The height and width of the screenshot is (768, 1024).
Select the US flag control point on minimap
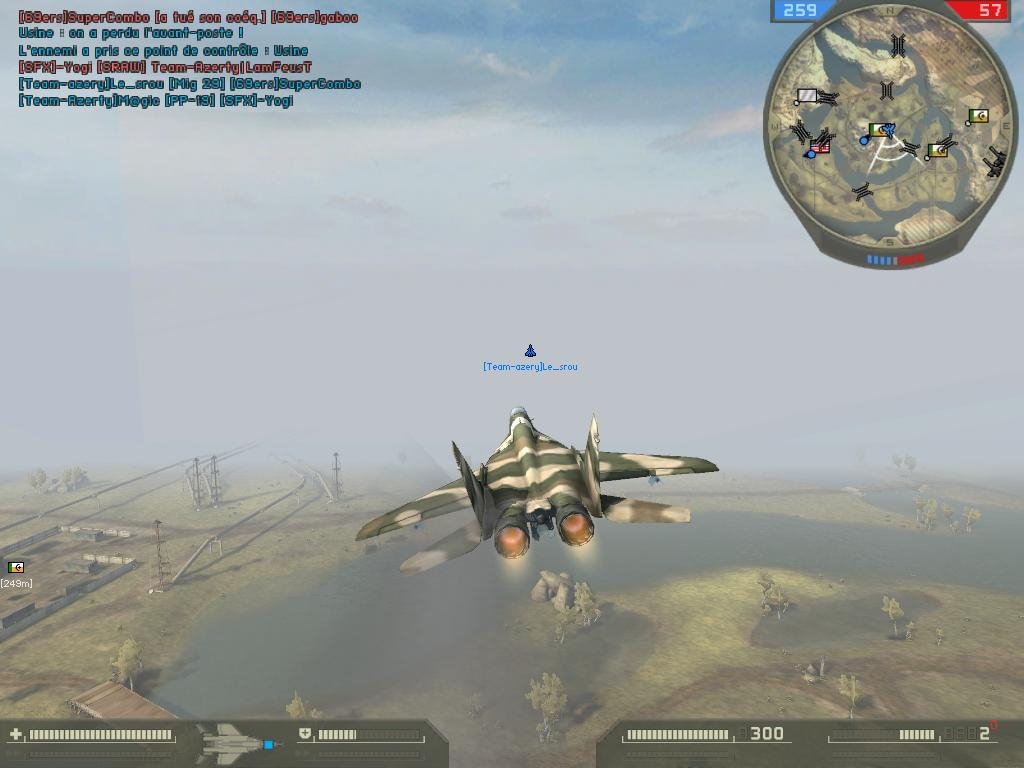[820, 147]
